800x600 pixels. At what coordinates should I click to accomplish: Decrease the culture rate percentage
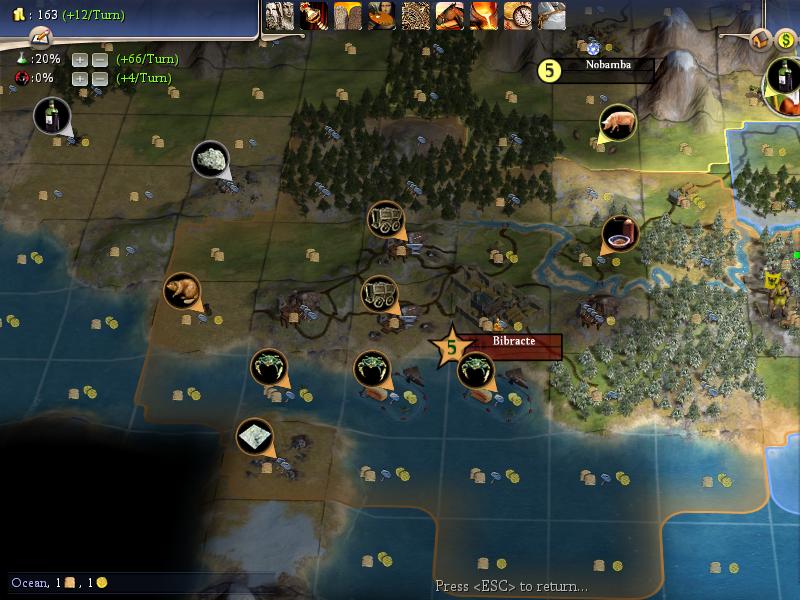point(99,78)
